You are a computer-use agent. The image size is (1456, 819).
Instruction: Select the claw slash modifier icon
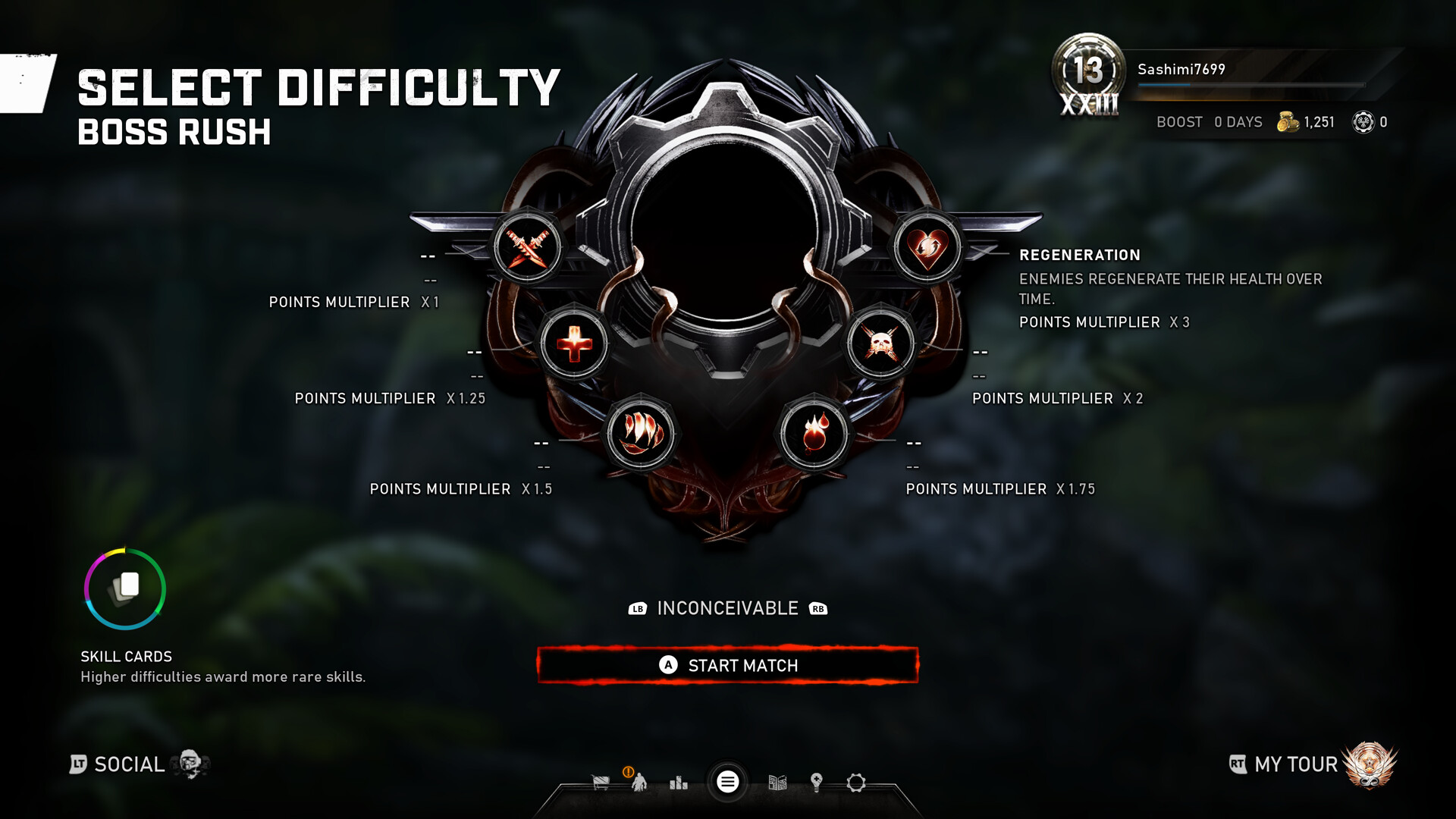click(641, 435)
